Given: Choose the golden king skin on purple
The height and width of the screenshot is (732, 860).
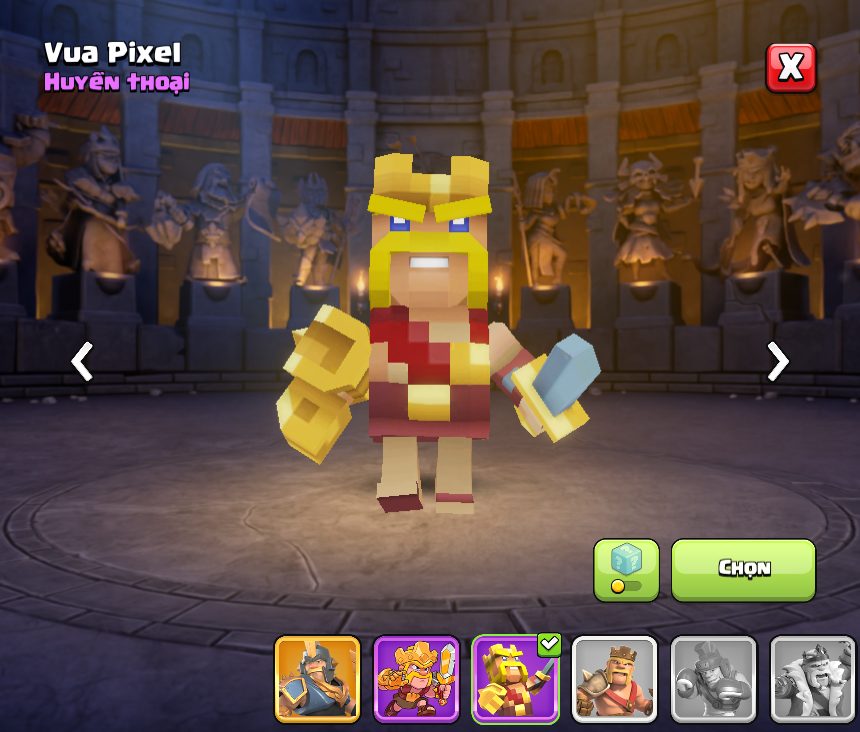Looking at the screenshot, I should point(416,679).
